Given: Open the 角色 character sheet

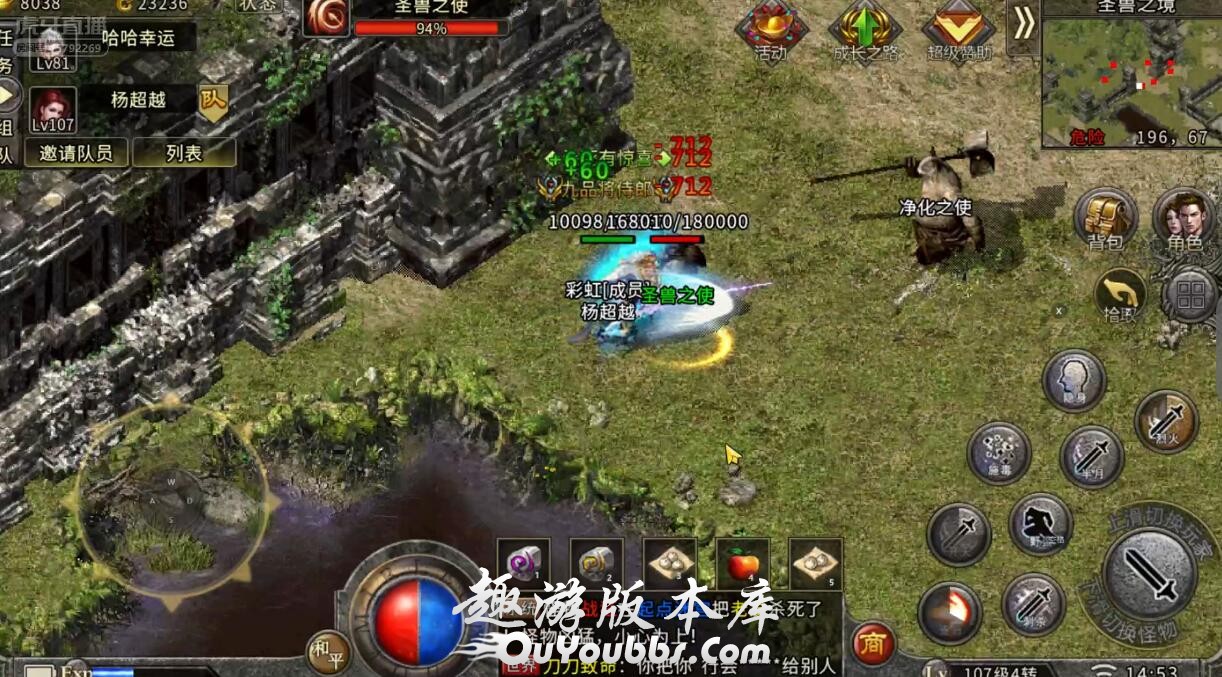Looking at the screenshot, I should click(x=1184, y=218).
